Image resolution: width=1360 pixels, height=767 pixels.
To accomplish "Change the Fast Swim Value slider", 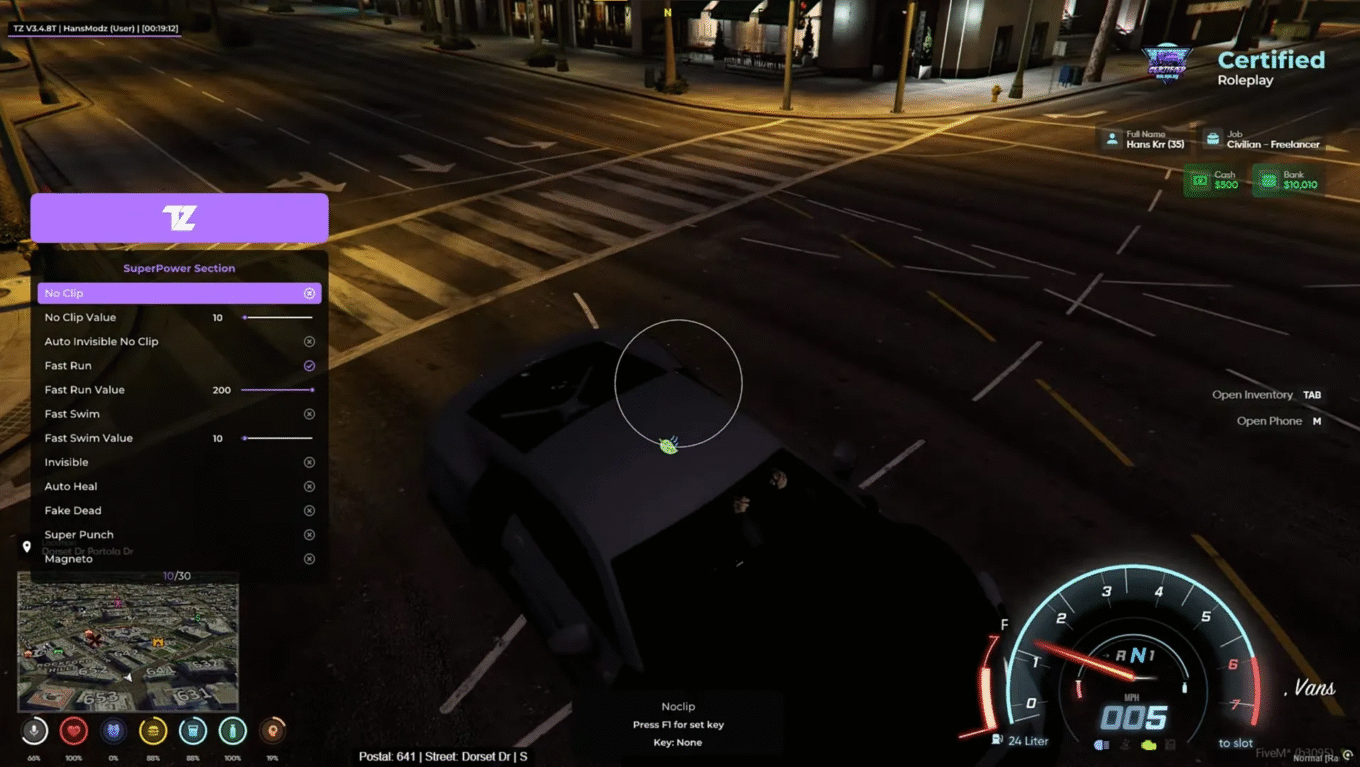I will point(277,438).
